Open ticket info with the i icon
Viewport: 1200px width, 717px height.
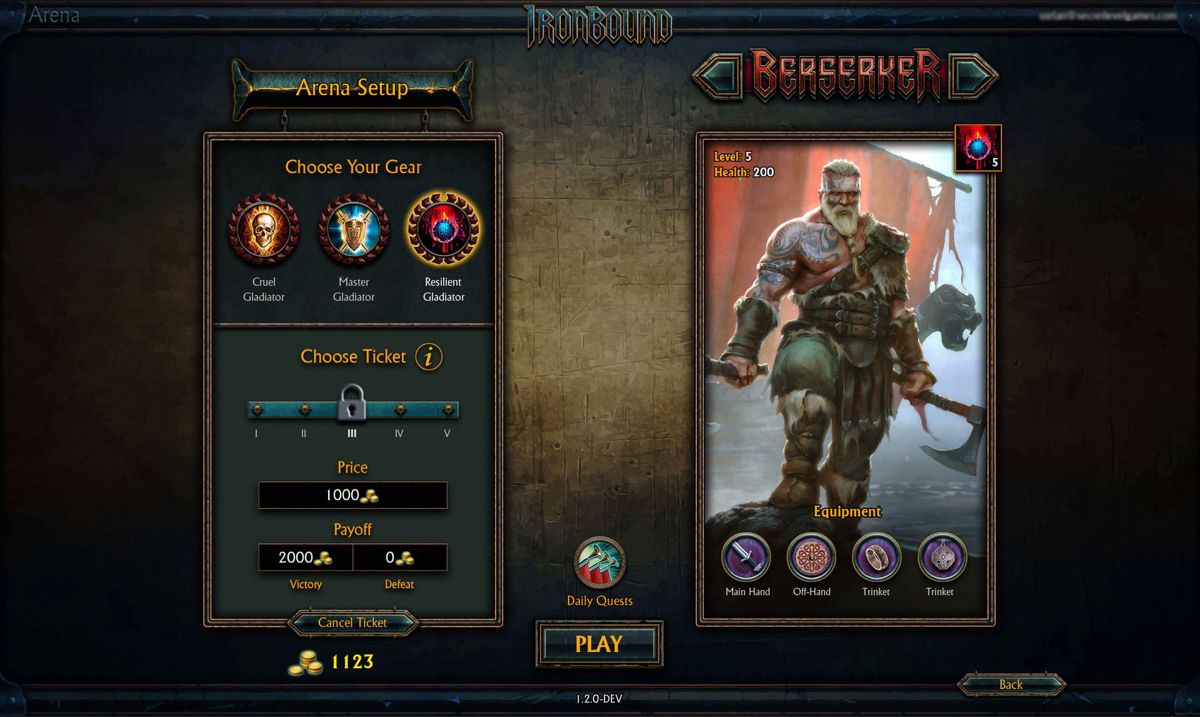(x=429, y=356)
